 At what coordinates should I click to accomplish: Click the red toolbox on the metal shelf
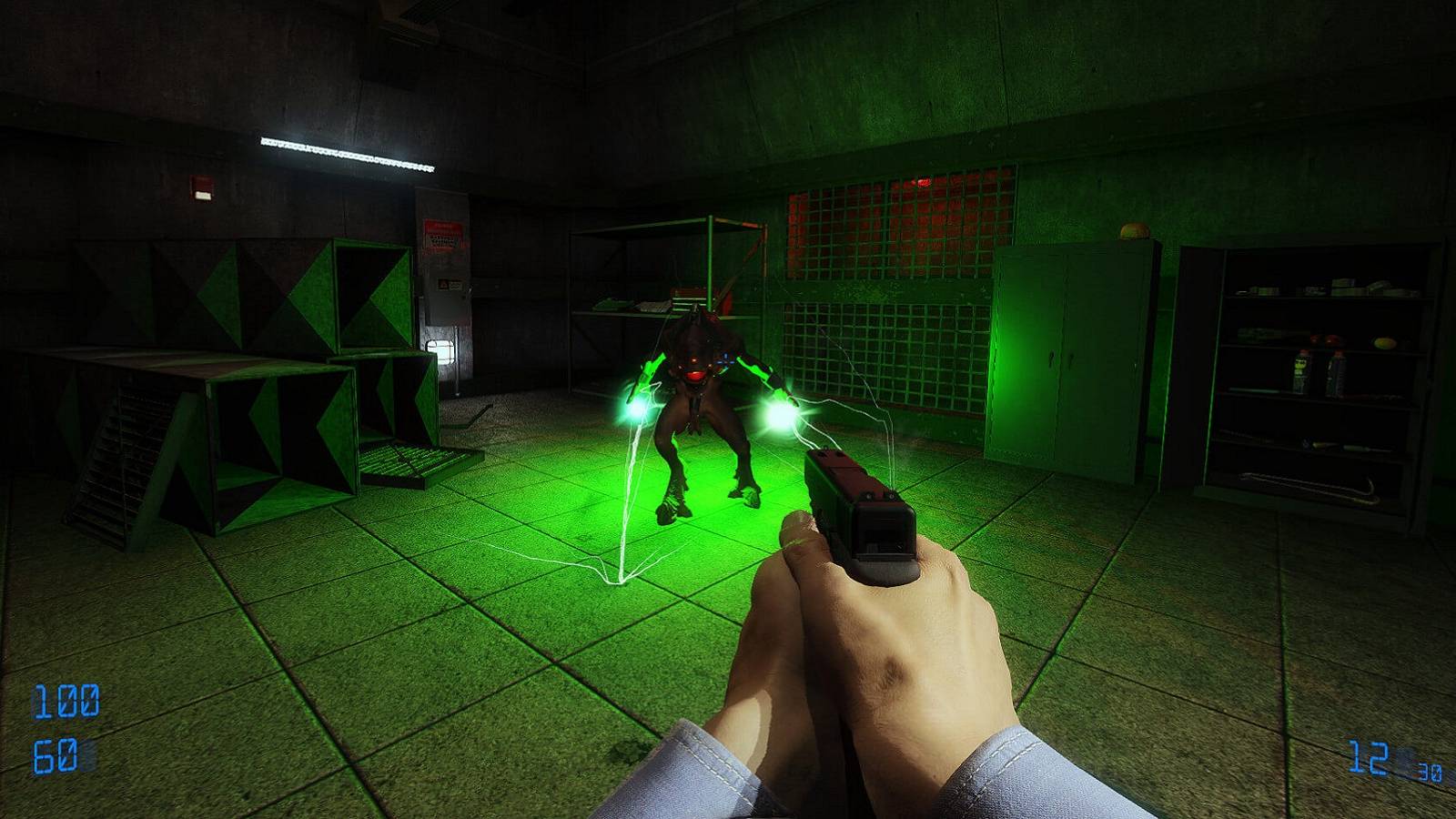point(687,289)
